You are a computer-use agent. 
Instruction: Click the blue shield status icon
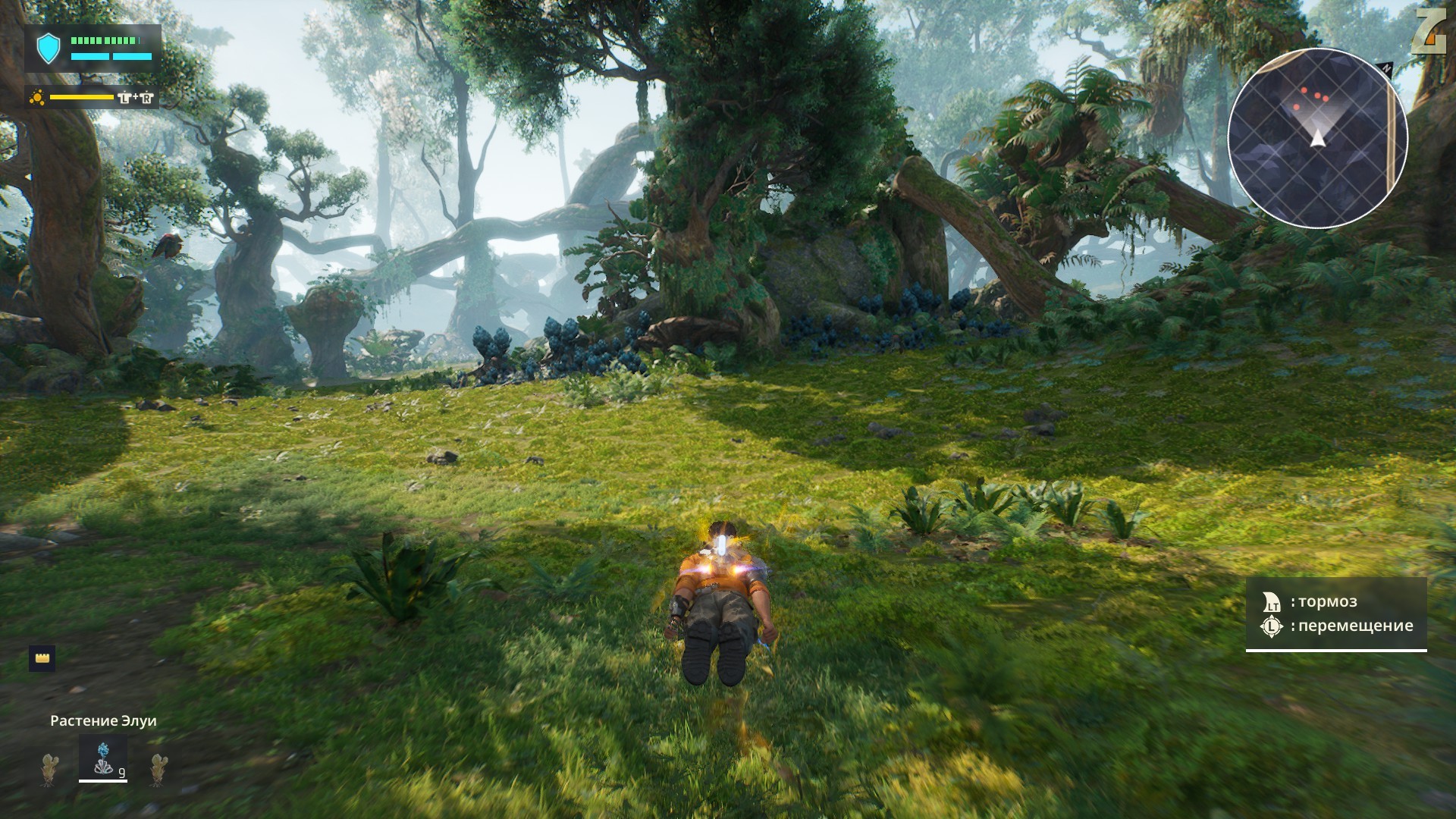point(49,49)
